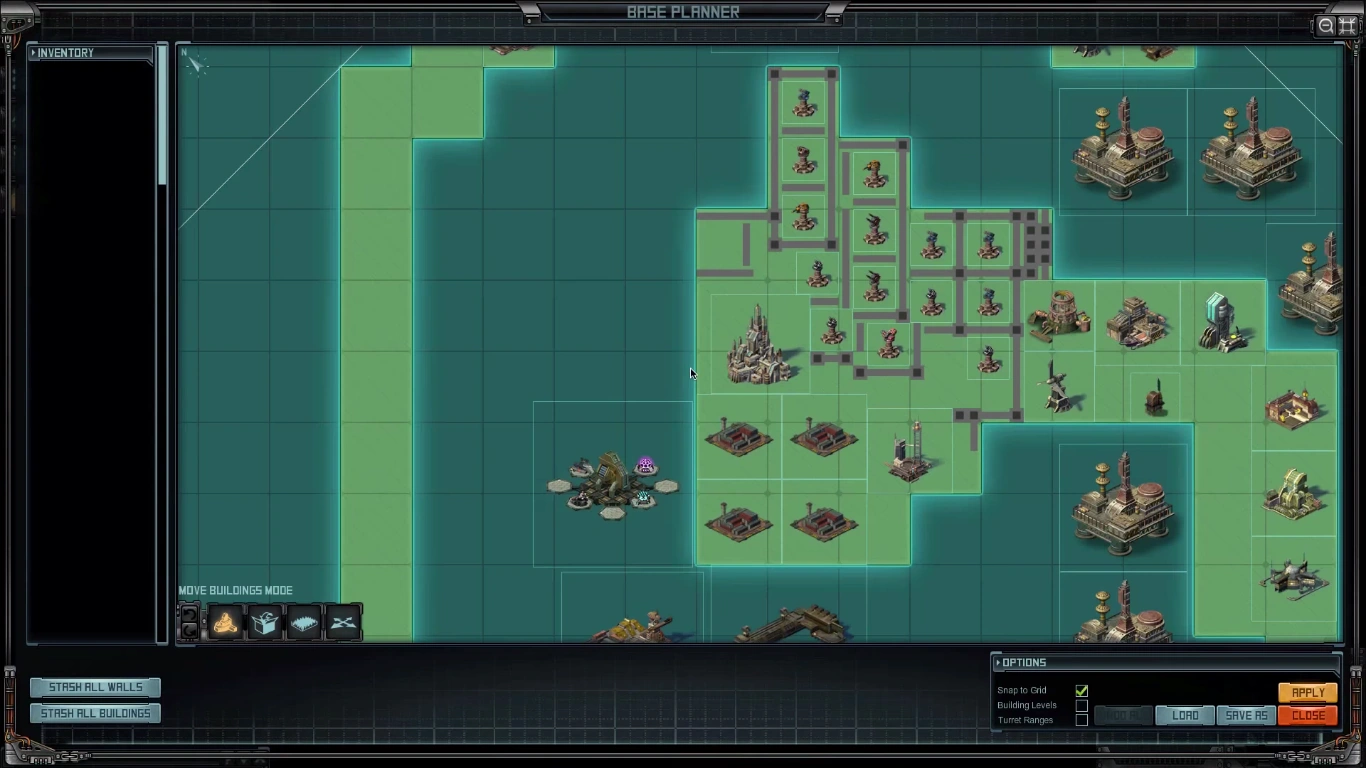The height and width of the screenshot is (768, 1366).
Task: Save the base layout with Save As
Action: (x=1245, y=715)
